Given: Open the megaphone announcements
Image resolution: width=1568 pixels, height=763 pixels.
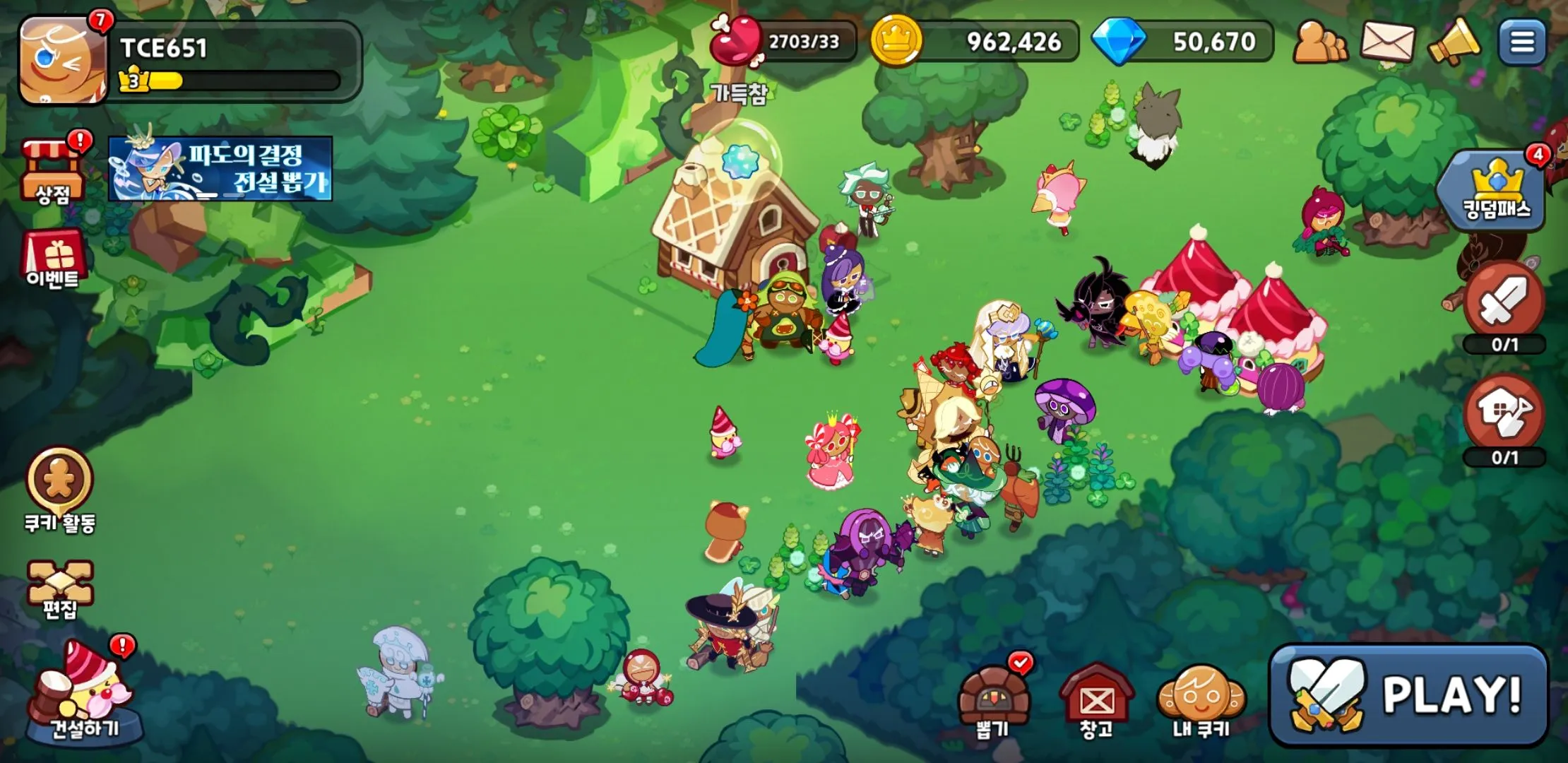Looking at the screenshot, I should tap(1454, 42).
